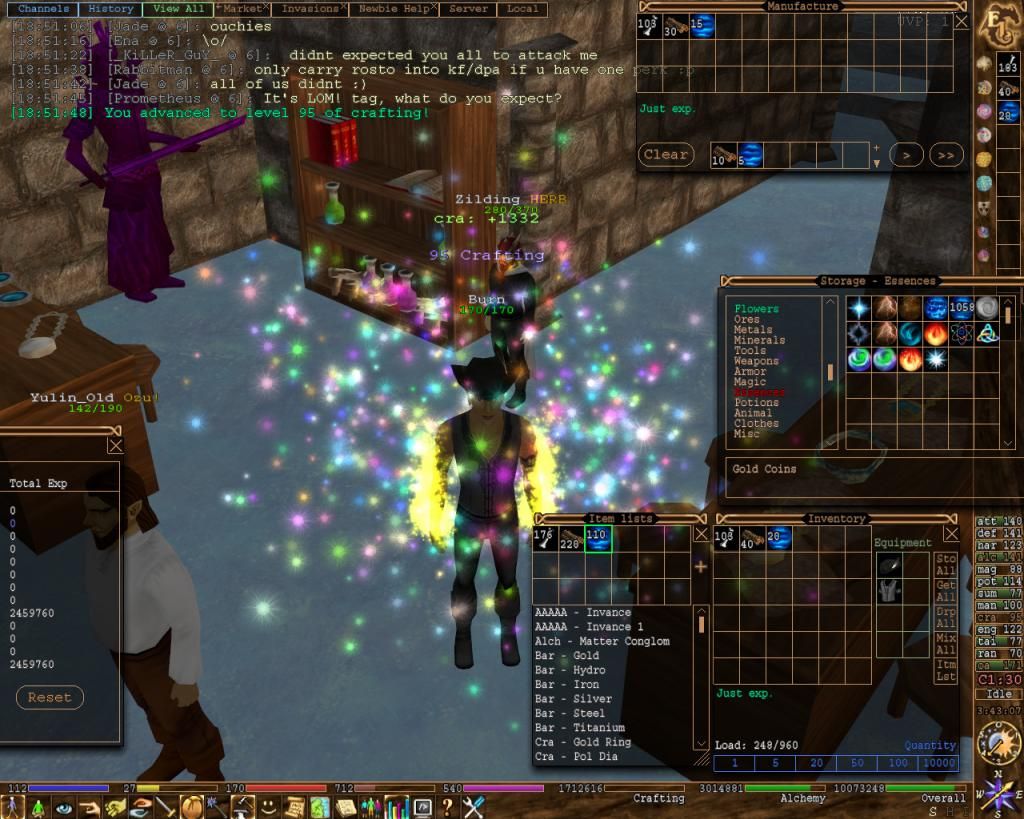Click the Sto All button in Inventory
The image size is (1024, 819).
coord(945,564)
